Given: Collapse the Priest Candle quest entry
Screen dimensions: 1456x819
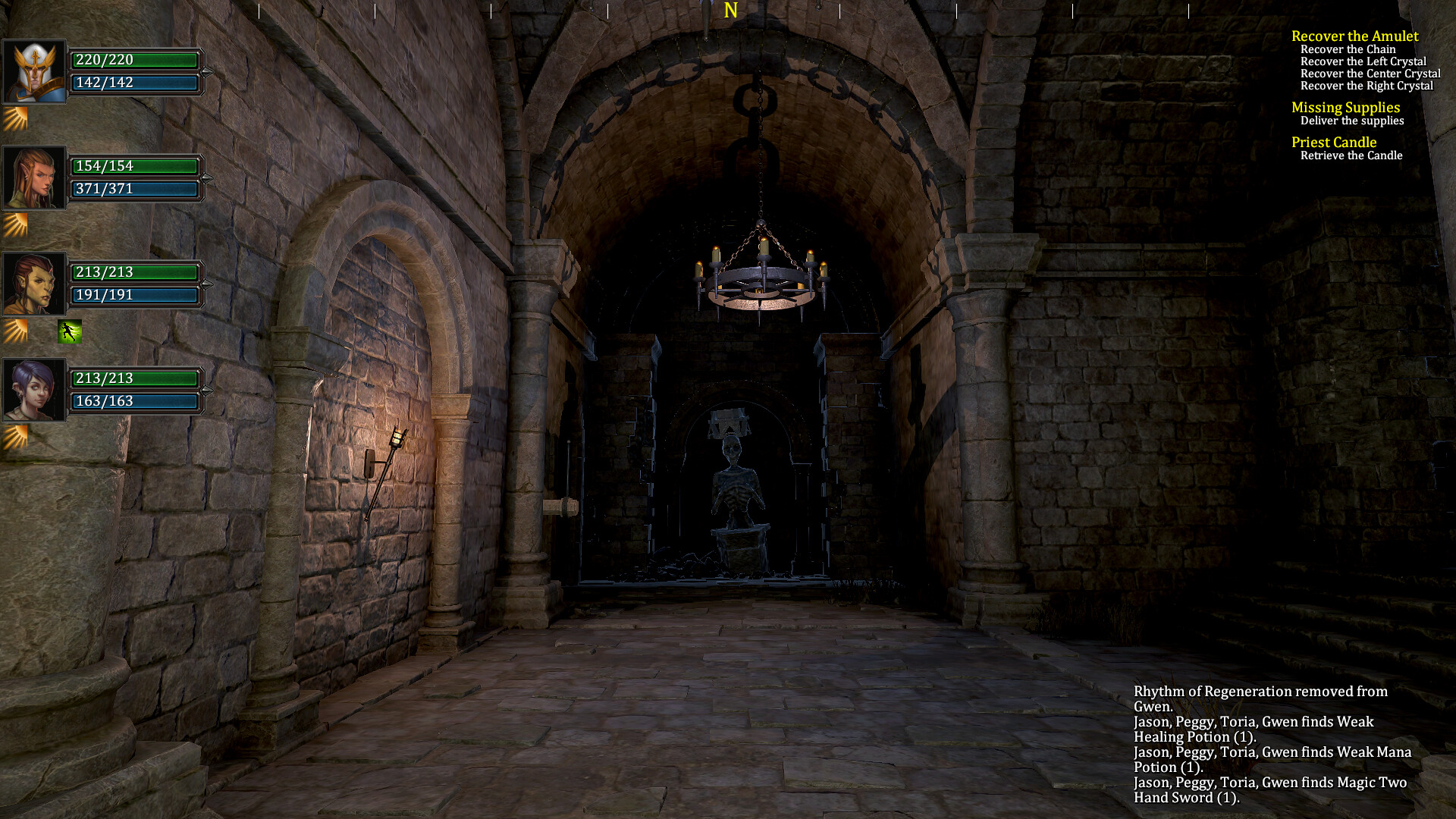Looking at the screenshot, I should click(1333, 142).
